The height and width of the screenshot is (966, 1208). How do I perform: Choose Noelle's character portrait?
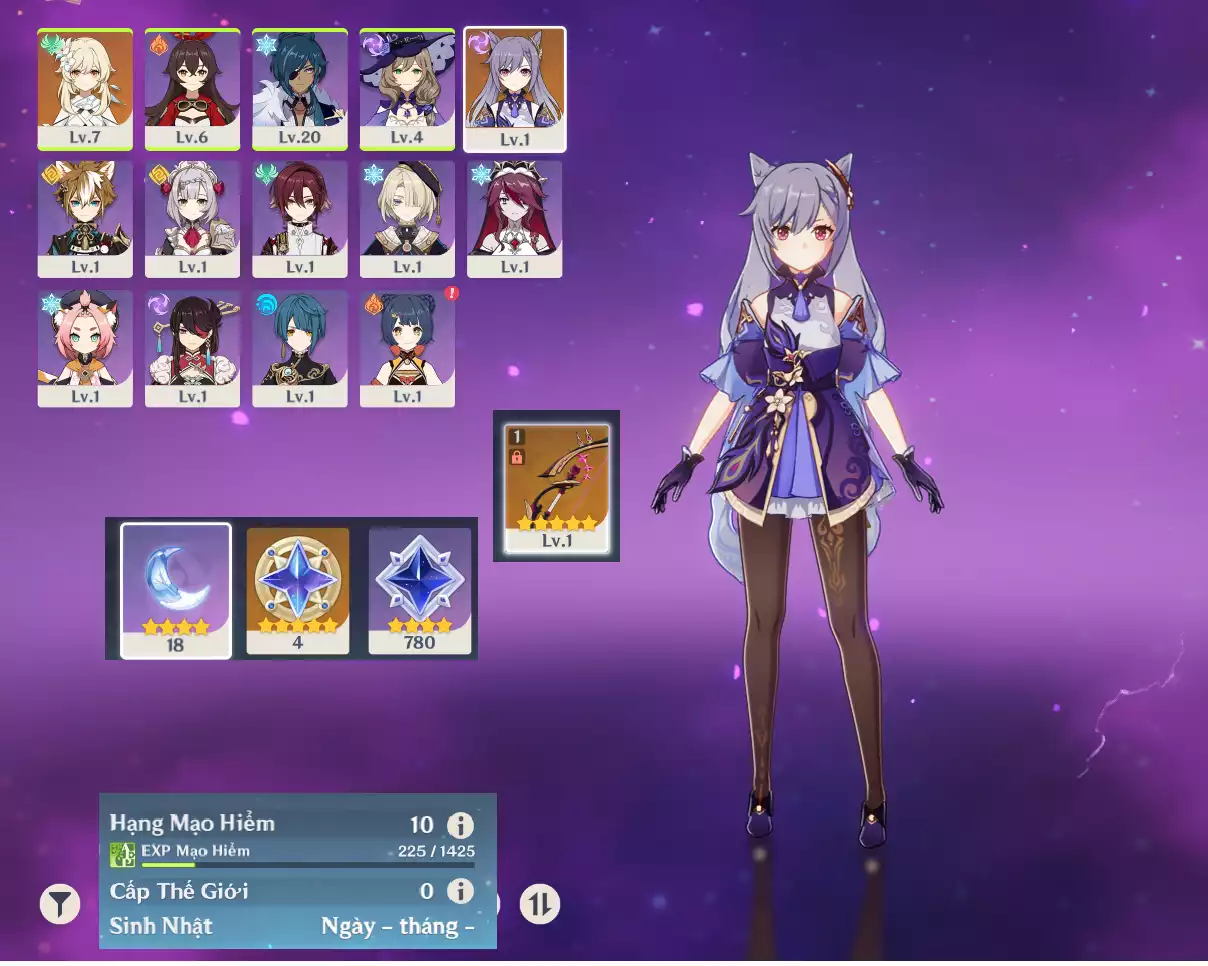[x=192, y=219]
